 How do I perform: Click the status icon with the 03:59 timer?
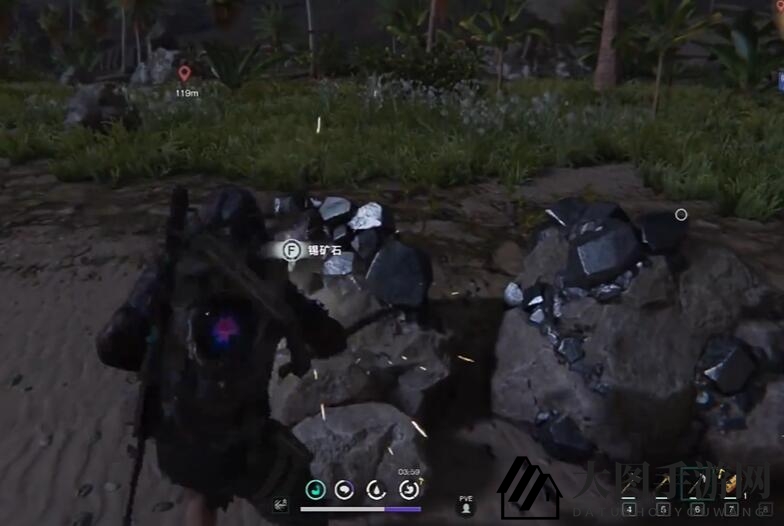[409, 489]
